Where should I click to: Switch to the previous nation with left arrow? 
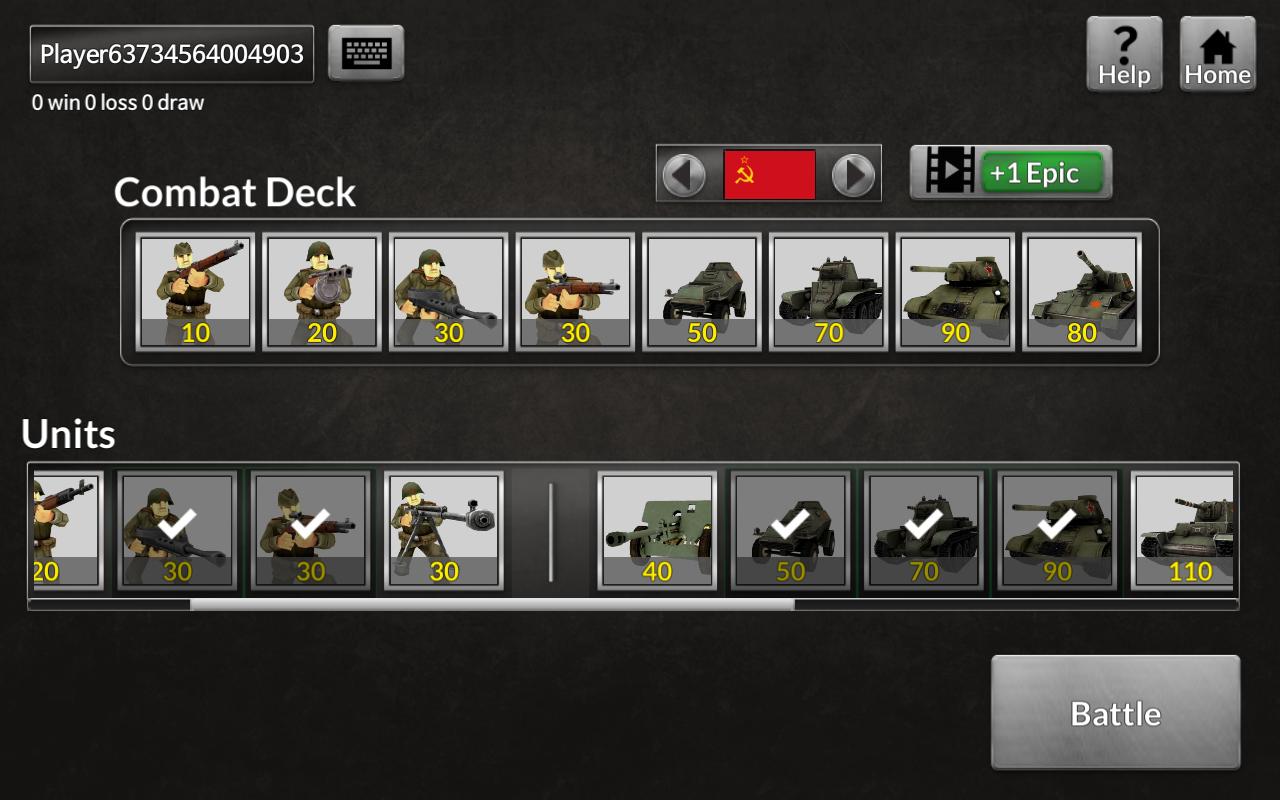click(x=684, y=174)
